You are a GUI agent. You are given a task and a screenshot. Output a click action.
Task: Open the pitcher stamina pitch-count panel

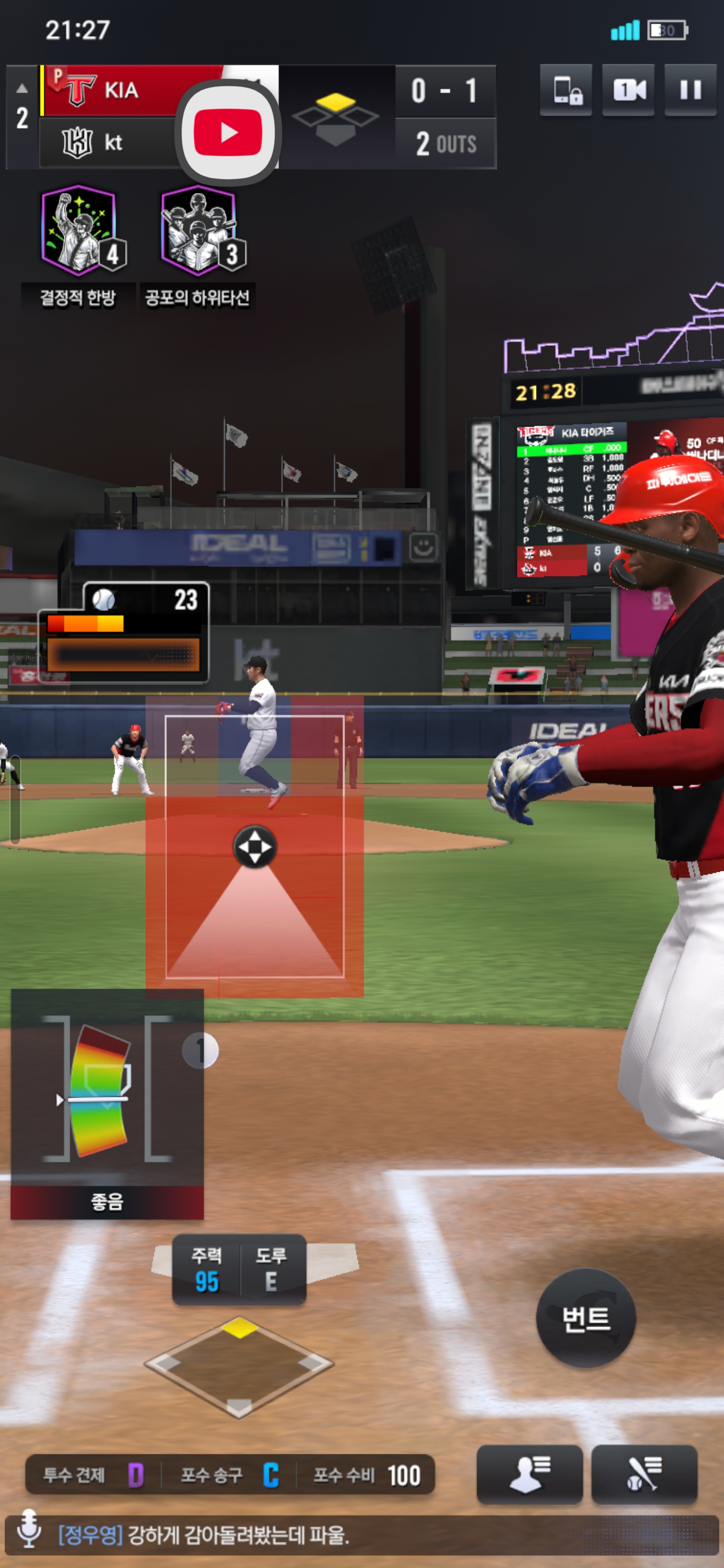point(124,632)
